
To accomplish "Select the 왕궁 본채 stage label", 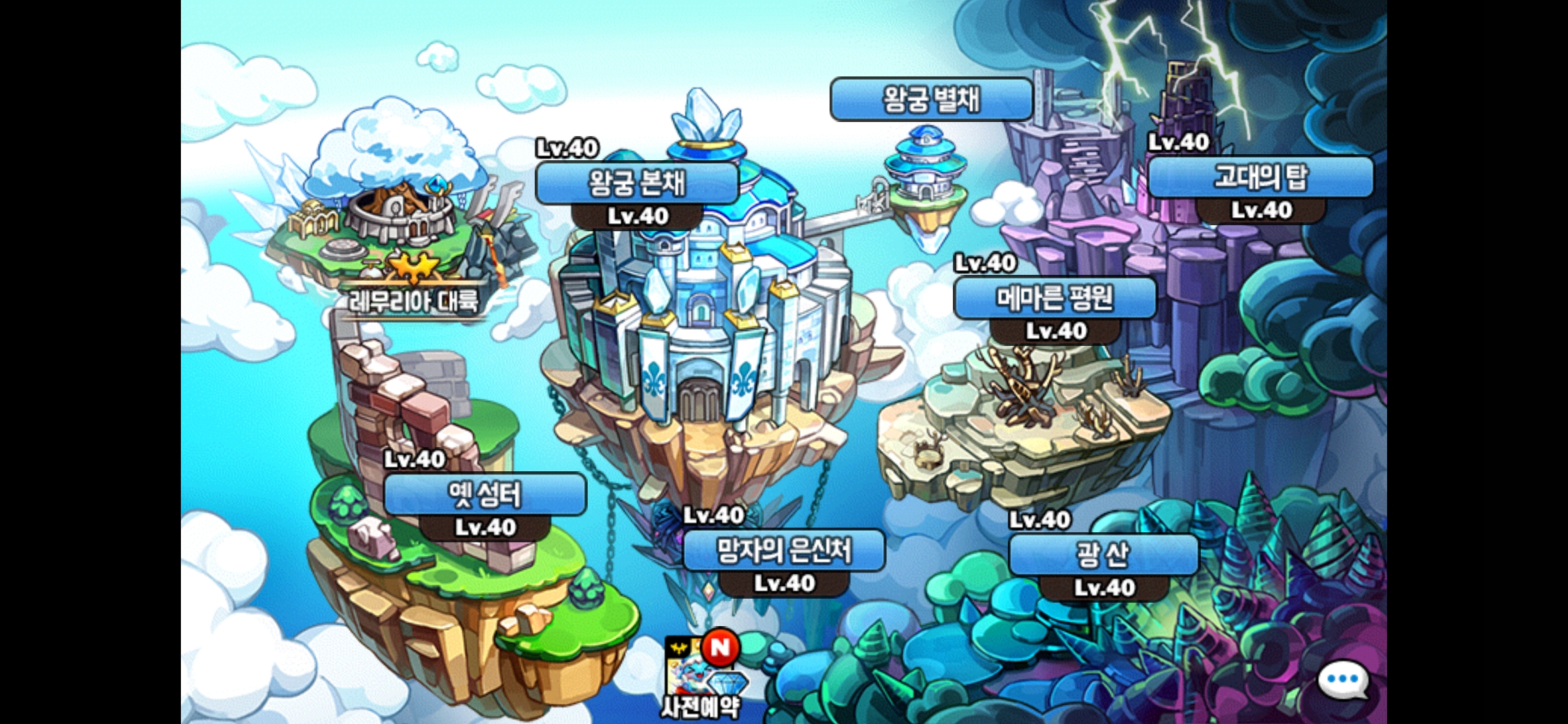I will click(x=637, y=183).
